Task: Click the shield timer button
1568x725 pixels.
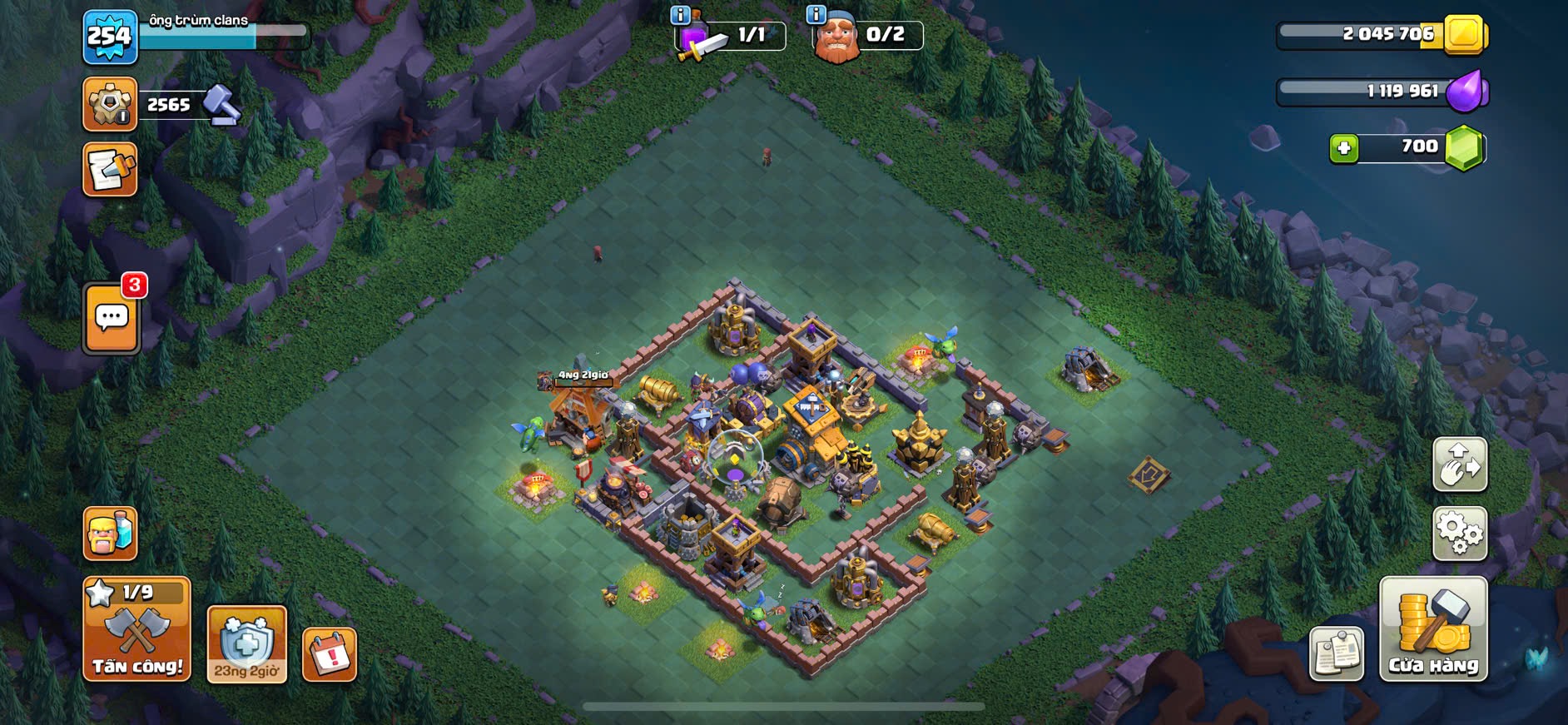Action: pos(246,643)
